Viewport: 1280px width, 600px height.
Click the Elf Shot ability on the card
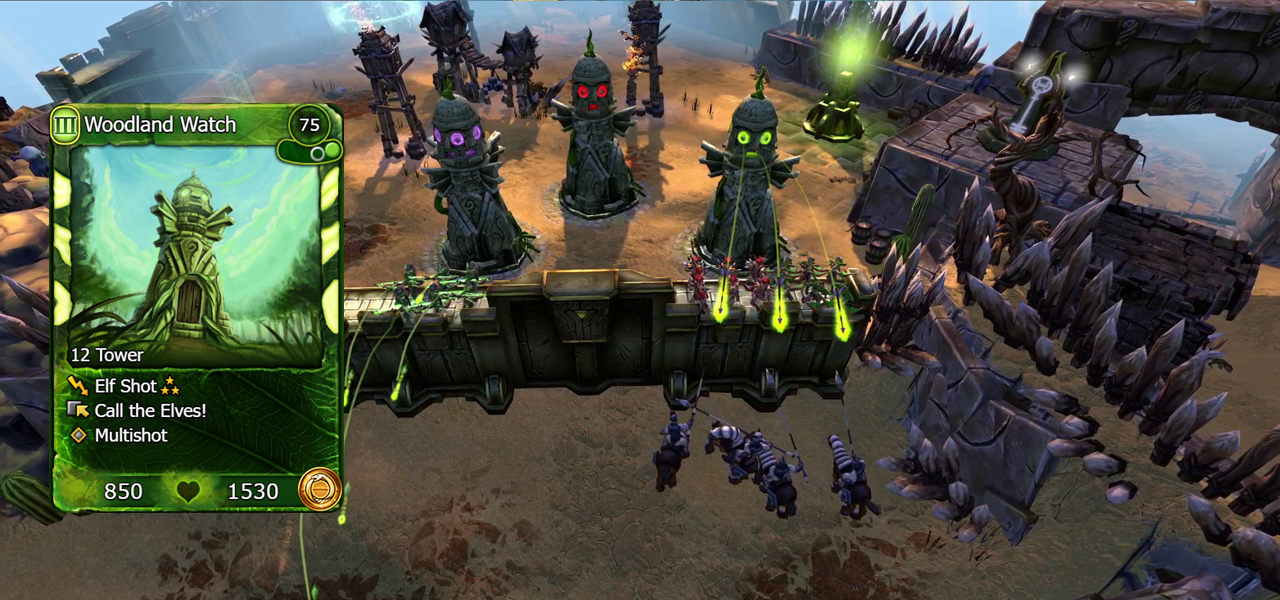(x=125, y=386)
